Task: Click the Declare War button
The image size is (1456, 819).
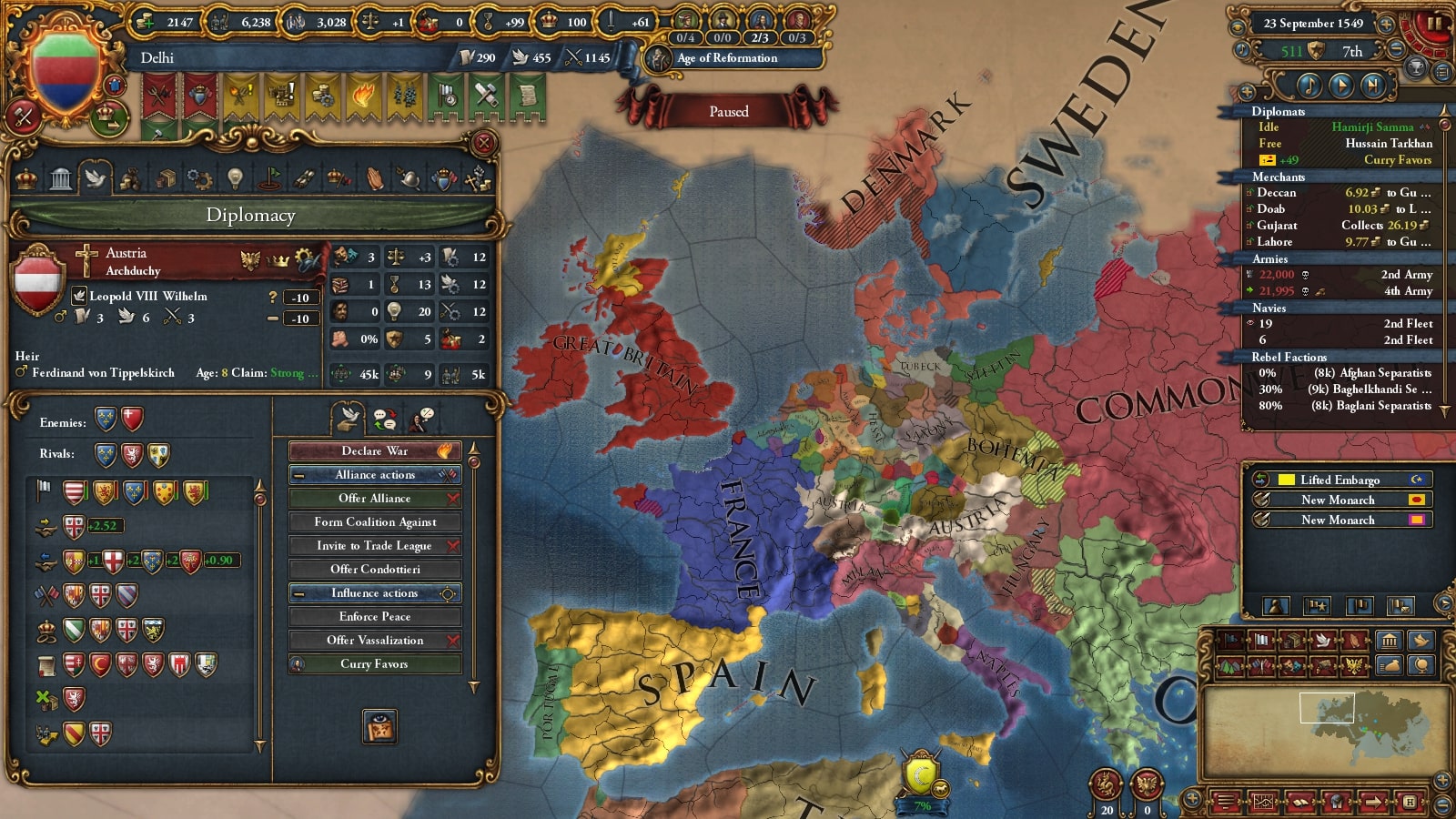Action: (375, 451)
